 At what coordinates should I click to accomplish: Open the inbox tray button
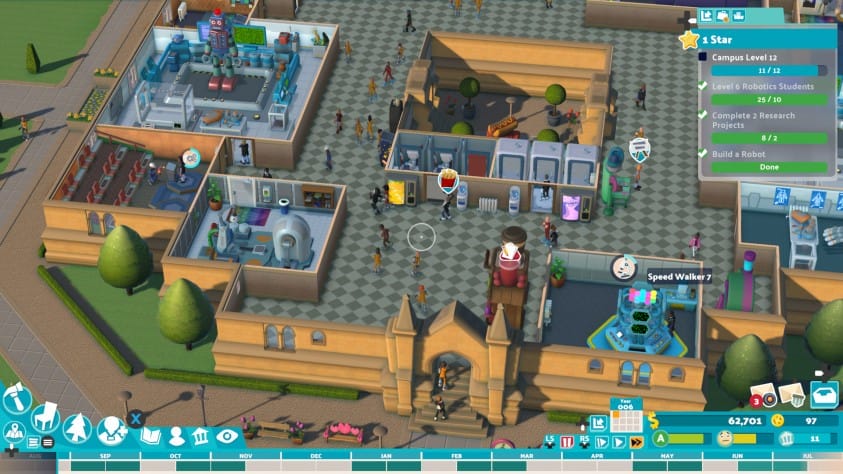[823, 395]
